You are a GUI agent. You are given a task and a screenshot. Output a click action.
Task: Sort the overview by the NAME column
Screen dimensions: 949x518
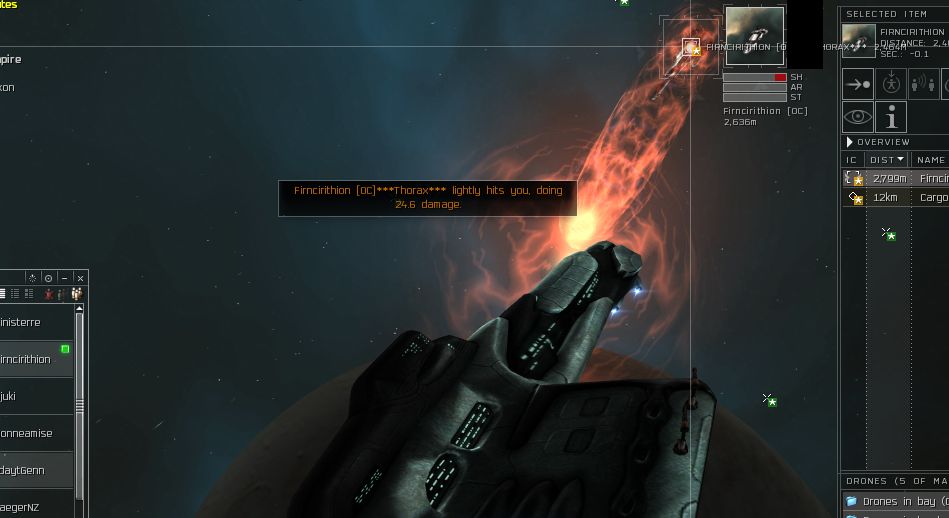(x=930, y=160)
